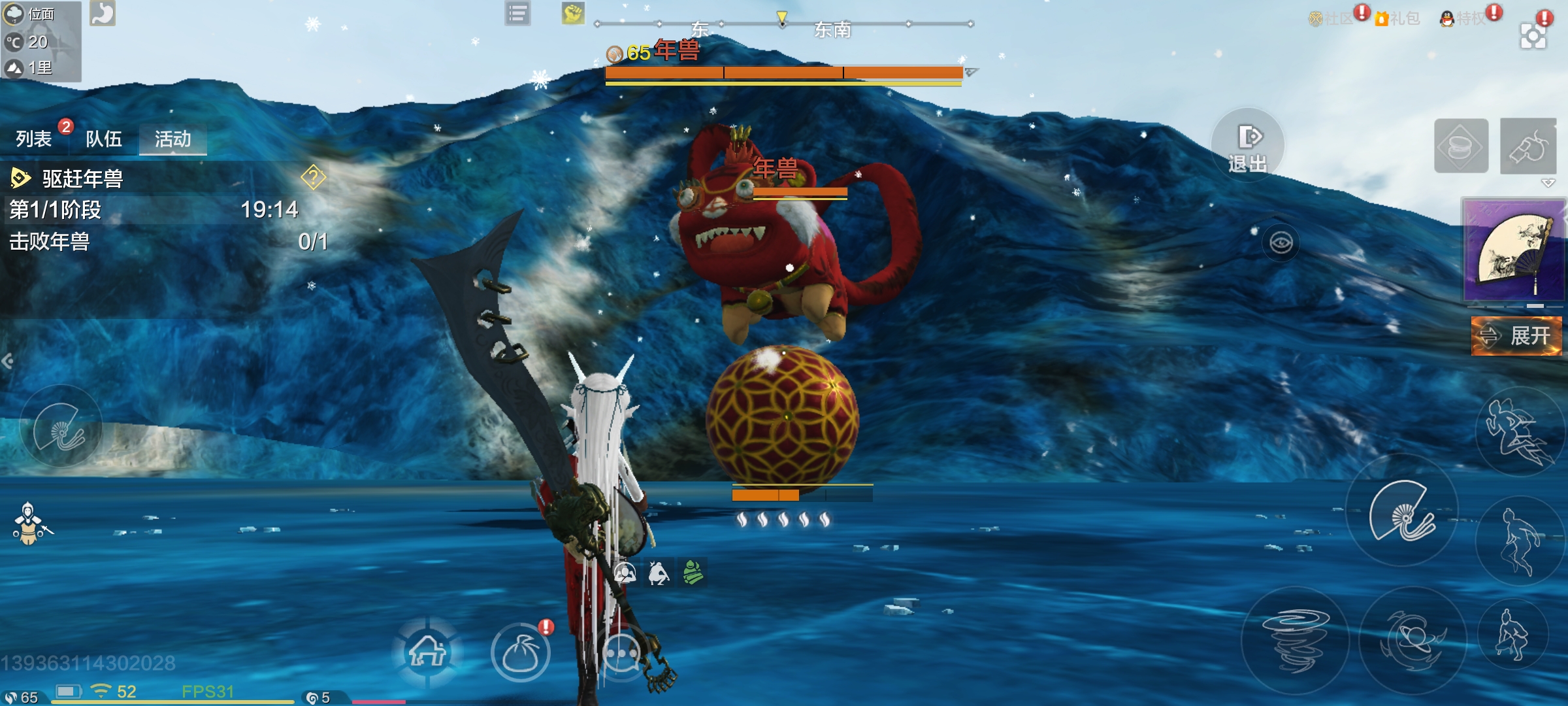Open the 社区 community icon
The image size is (1568, 706).
point(1330,18)
